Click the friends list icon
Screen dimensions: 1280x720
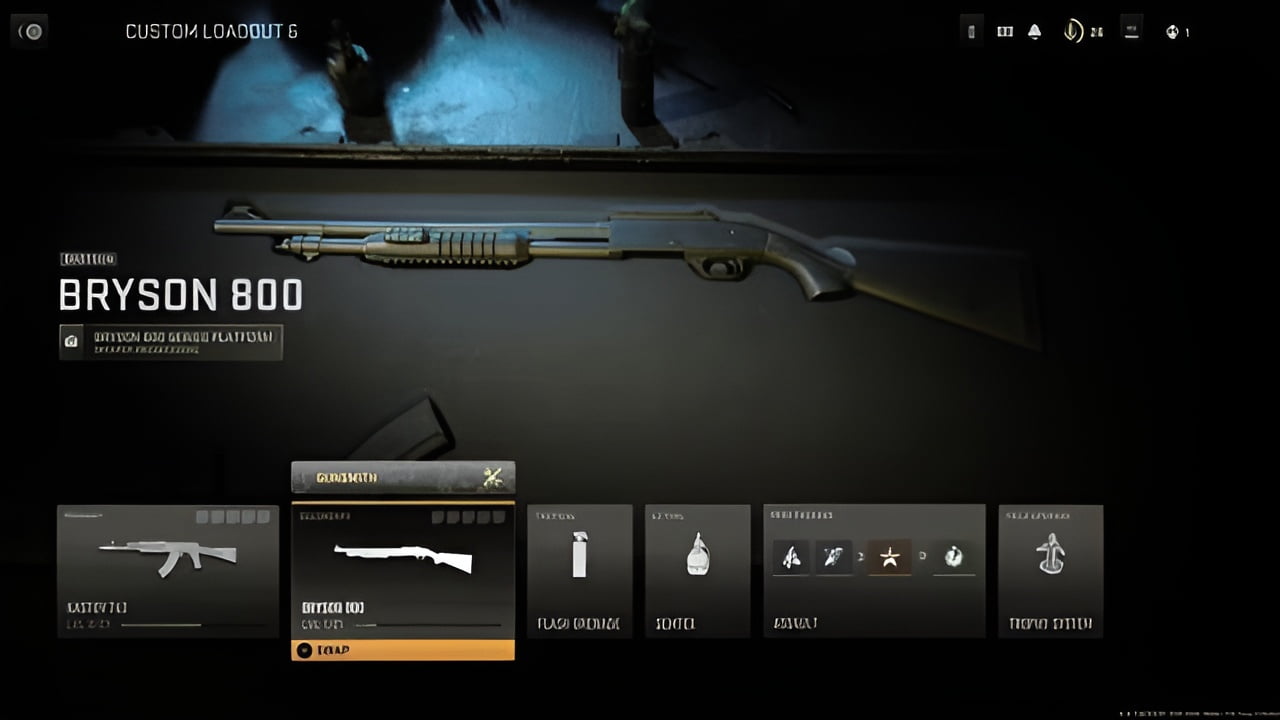click(1005, 31)
